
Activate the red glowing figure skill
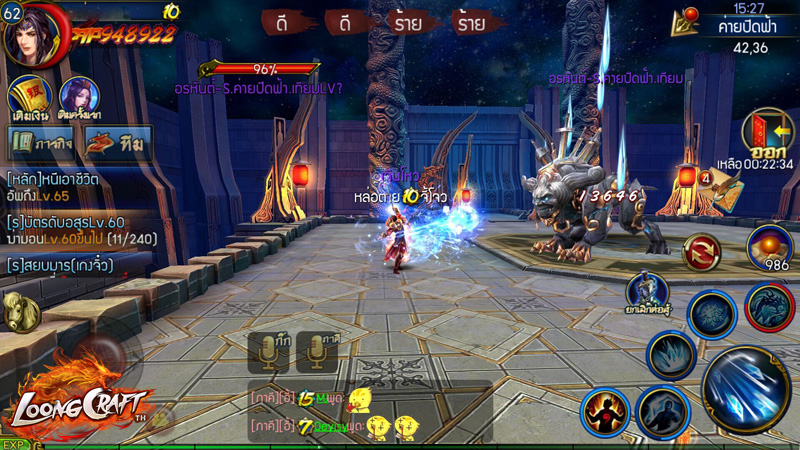tap(605, 413)
